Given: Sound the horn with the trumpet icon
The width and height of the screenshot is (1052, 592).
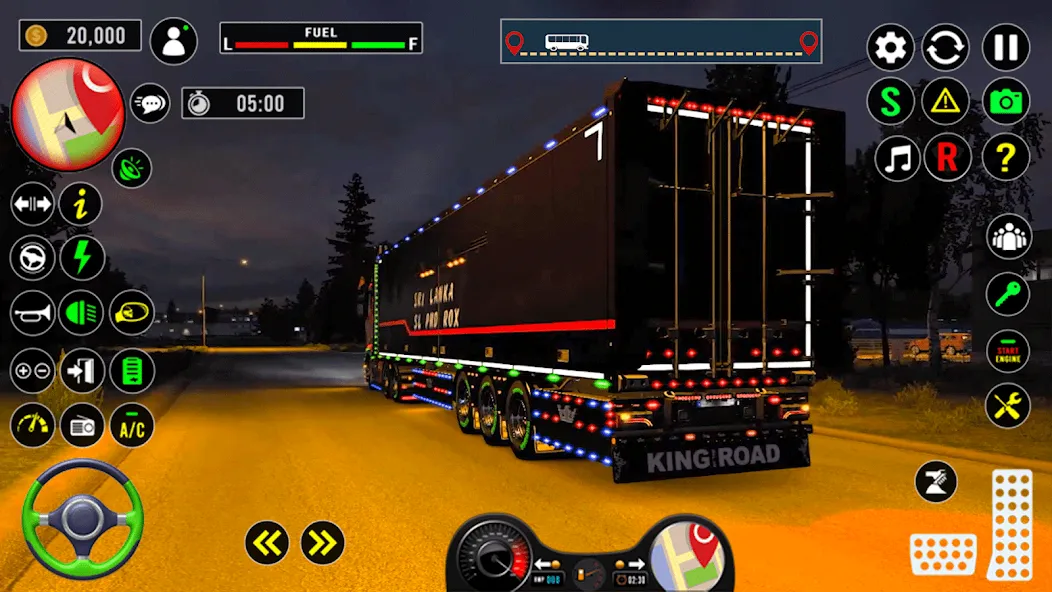Looking at the screenshot, I should click(33, 314).
